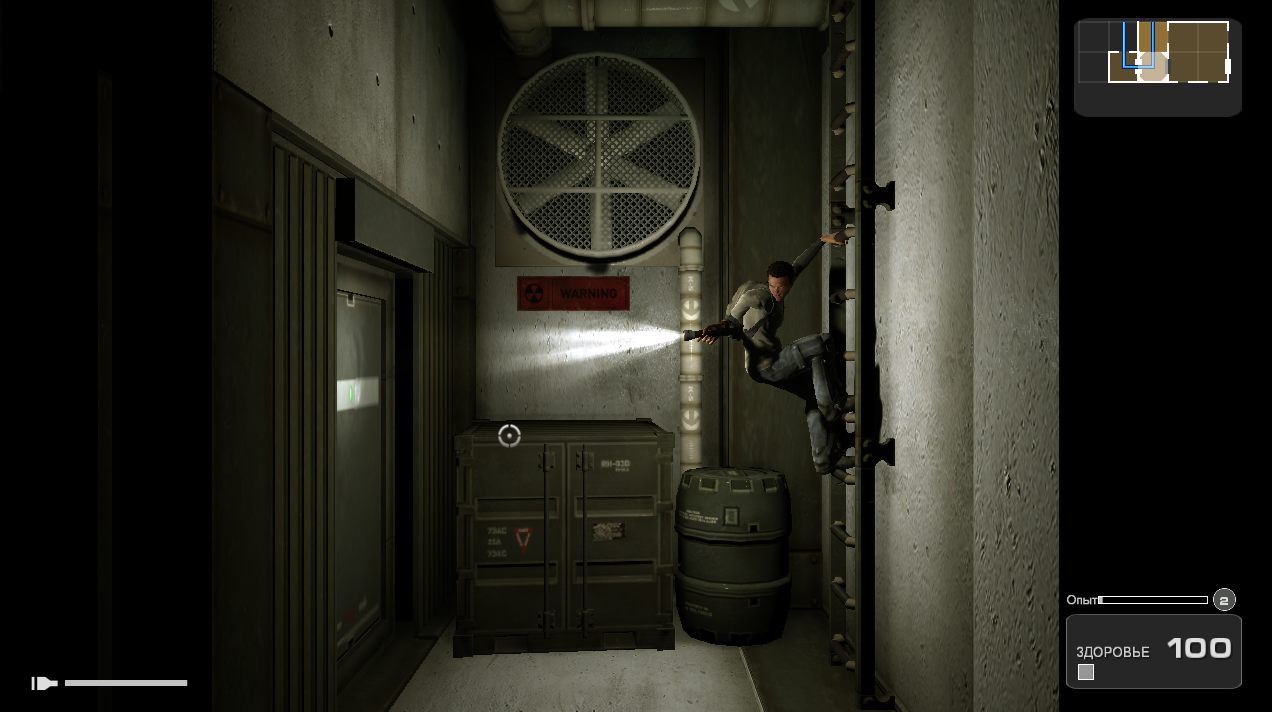Click the small square slot under Здоровье

click(1086, 672)
